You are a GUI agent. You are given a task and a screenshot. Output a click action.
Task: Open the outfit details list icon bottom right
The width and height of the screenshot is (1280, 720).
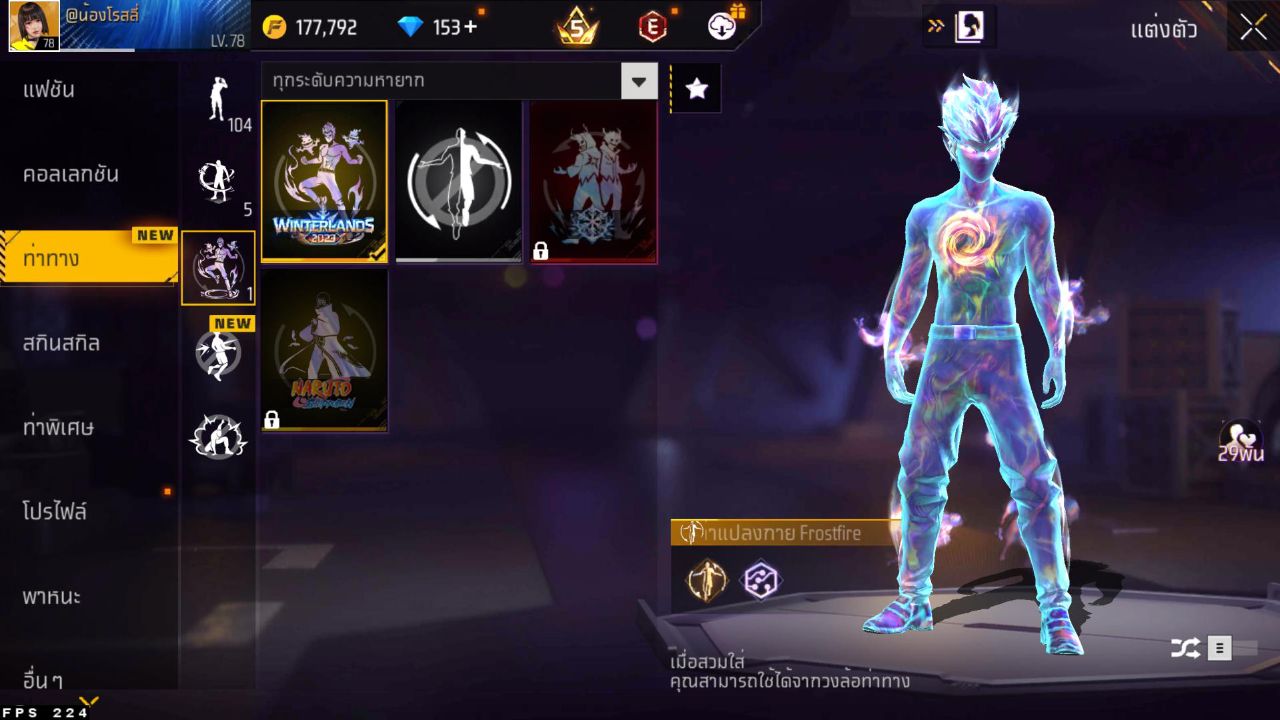coord(1218,648)
